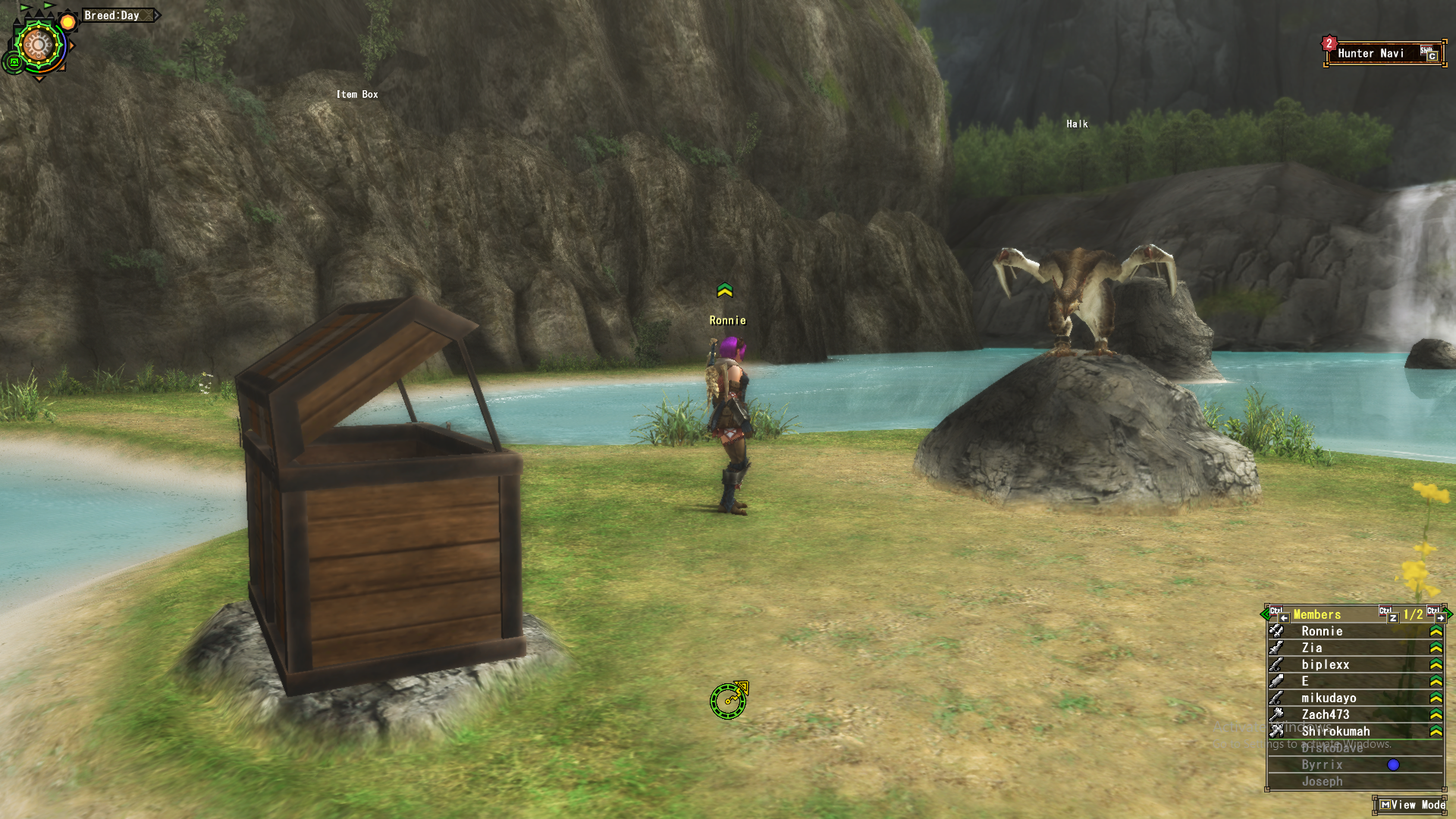The height and width of the screenshot is (819, 1456).
Task: Click the Breed:Day status label
Action: (x=112, y=15)
